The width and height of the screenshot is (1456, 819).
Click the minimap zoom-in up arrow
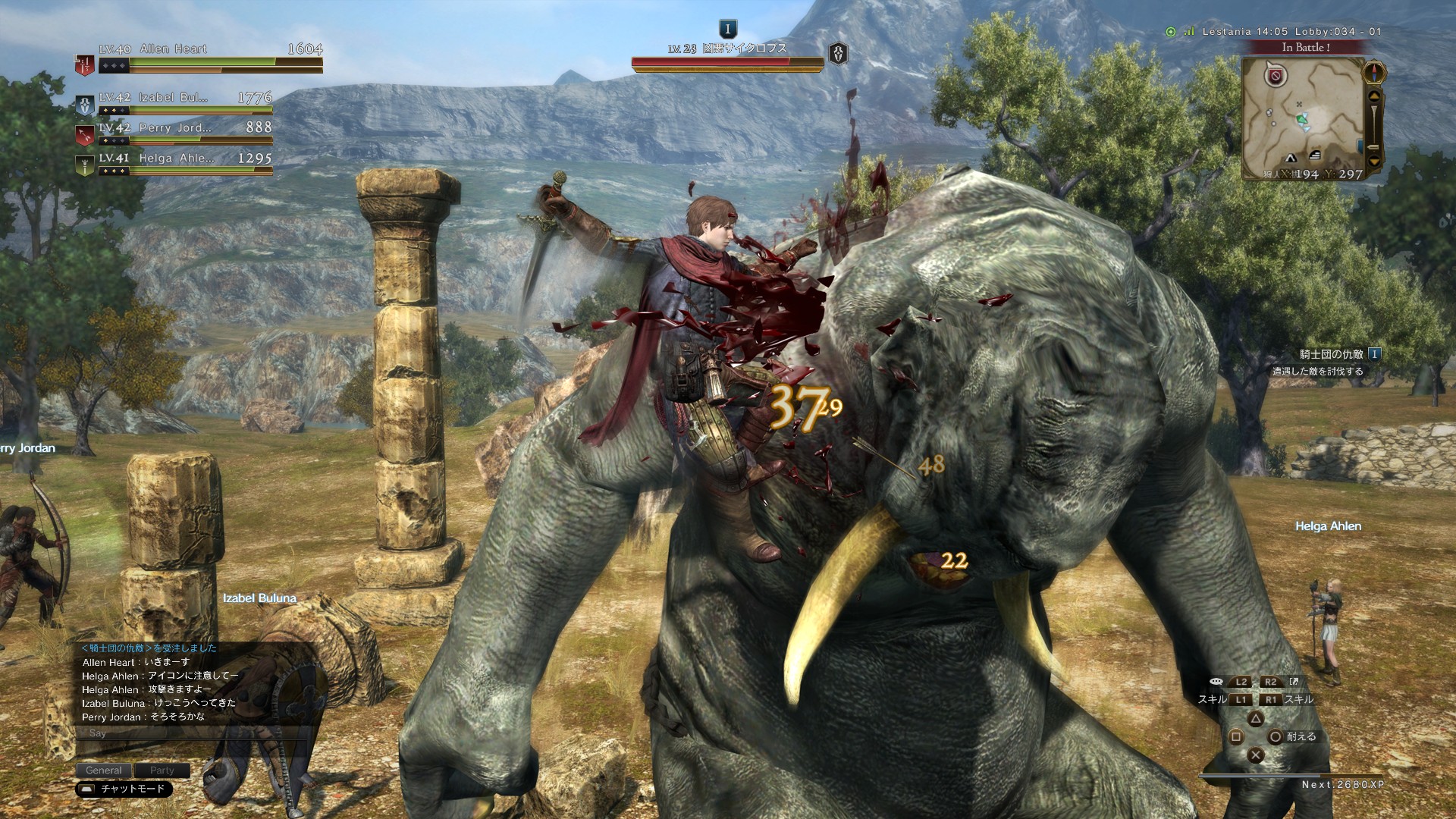pos(1374,97)
